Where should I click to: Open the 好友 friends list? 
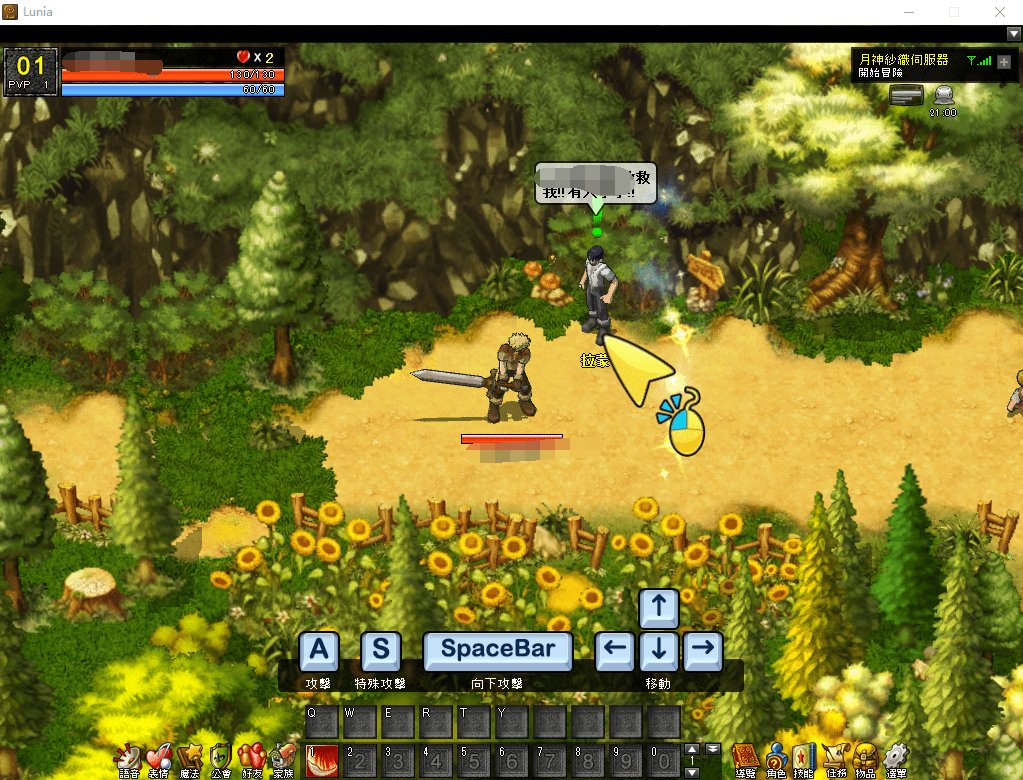(252, 759)
